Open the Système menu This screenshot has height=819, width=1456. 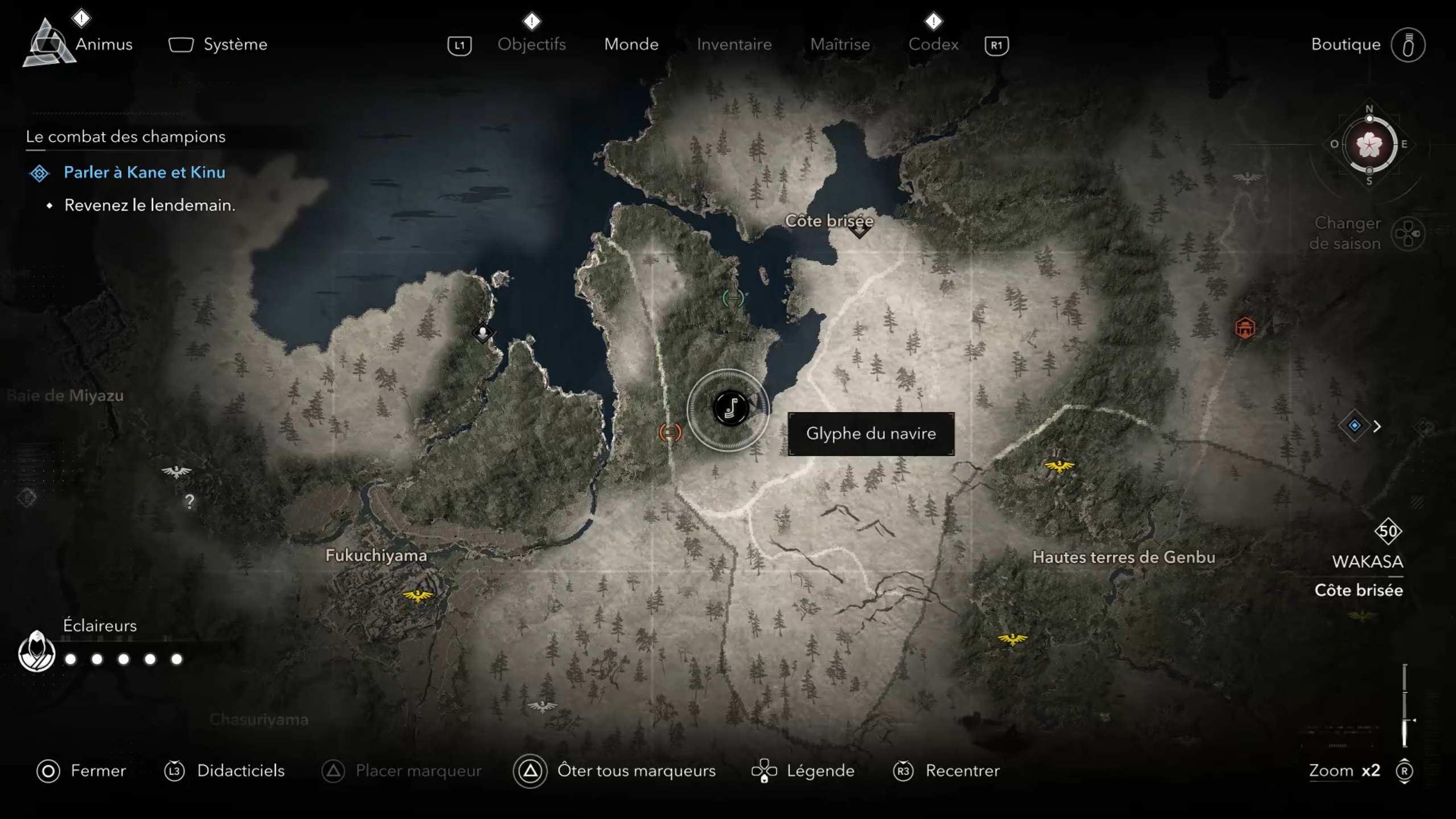234,44
